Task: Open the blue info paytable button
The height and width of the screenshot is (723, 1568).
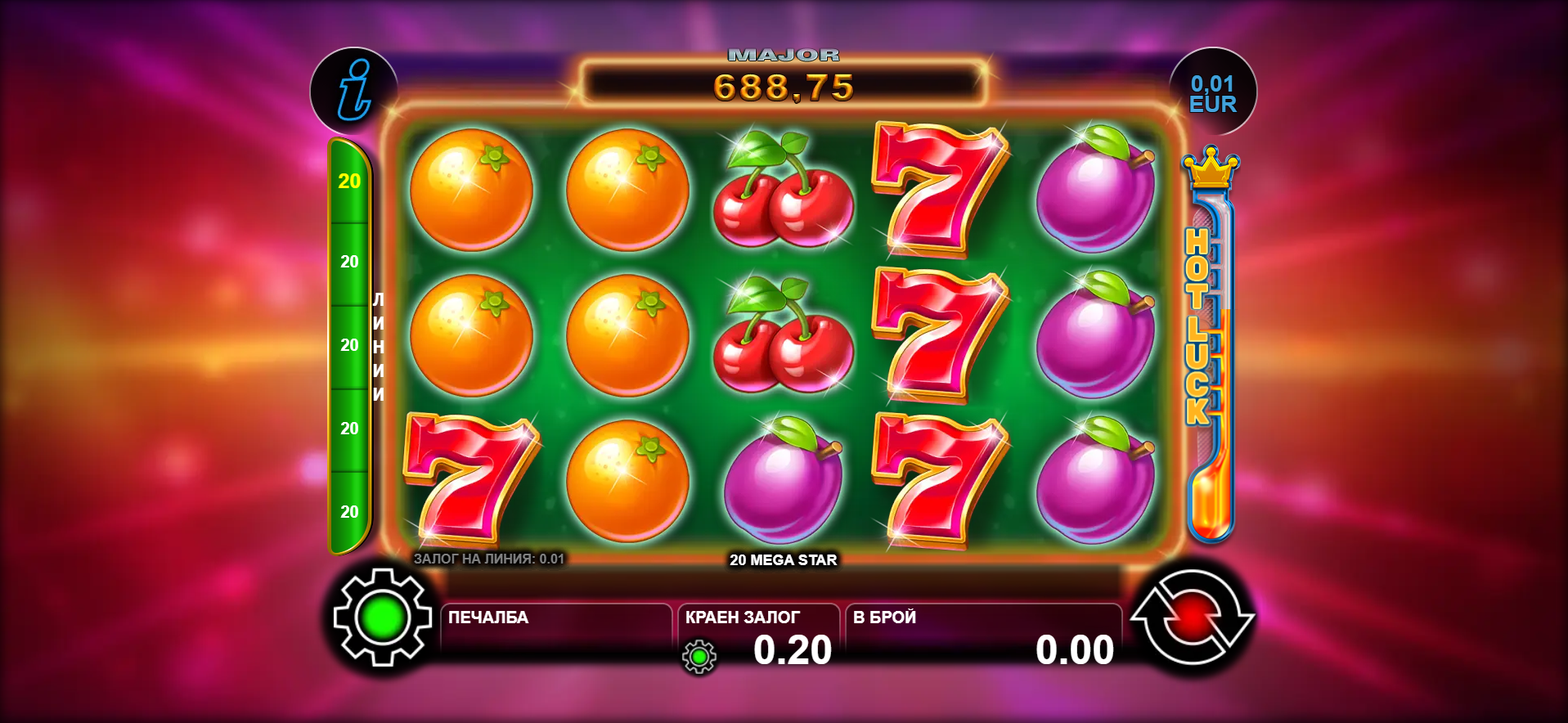Action: 353,91
